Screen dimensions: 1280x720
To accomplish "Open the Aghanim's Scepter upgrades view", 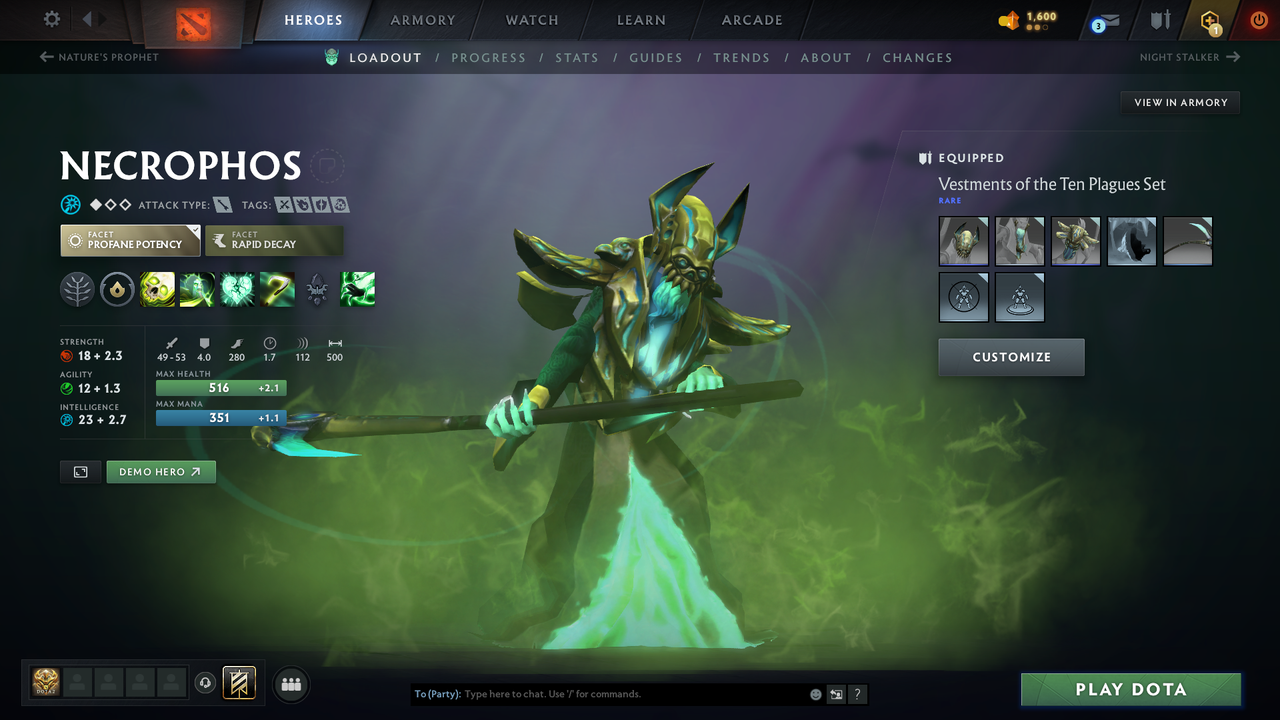I will 317,289.
